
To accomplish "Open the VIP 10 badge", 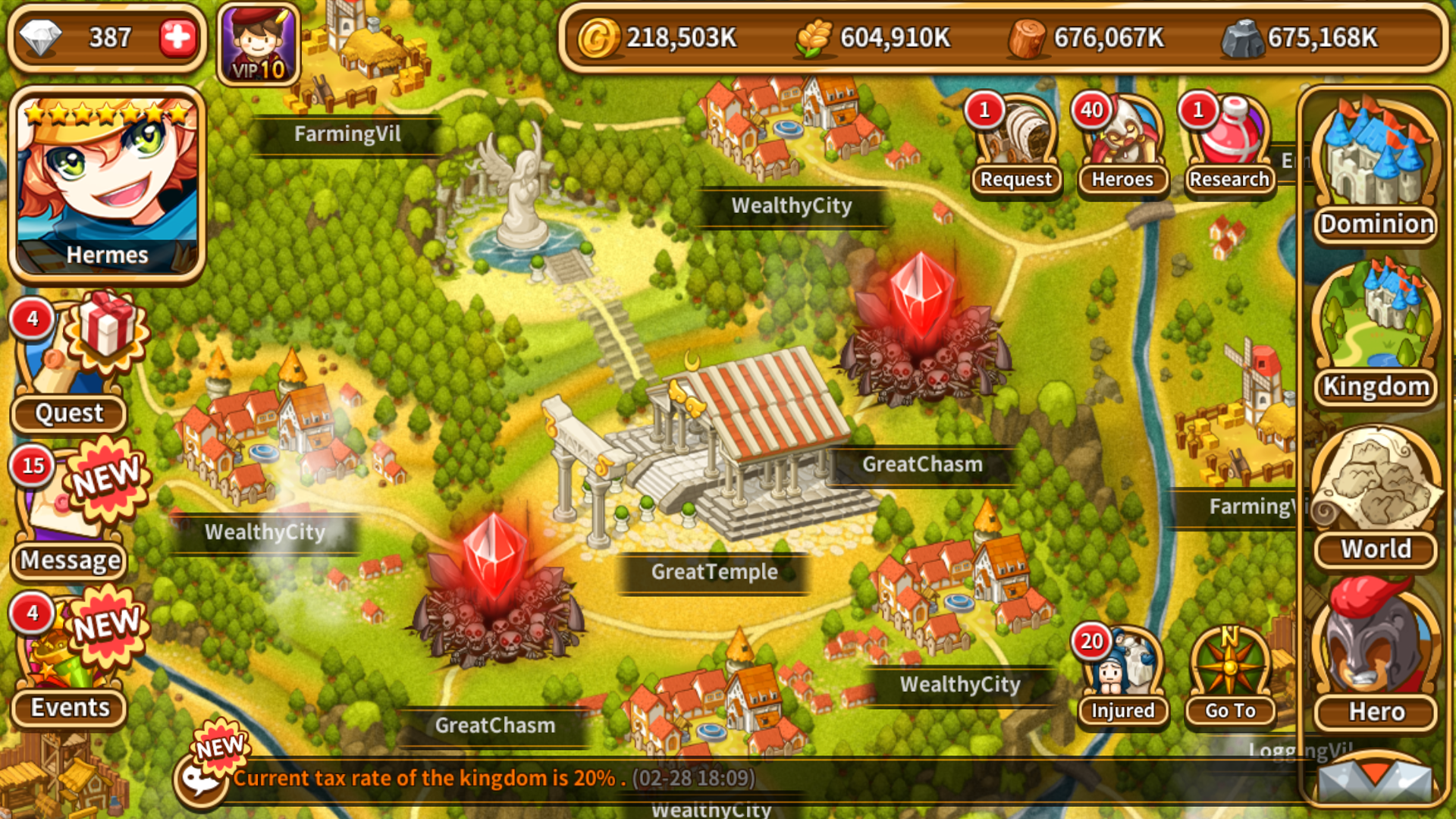I will (259, 45).
